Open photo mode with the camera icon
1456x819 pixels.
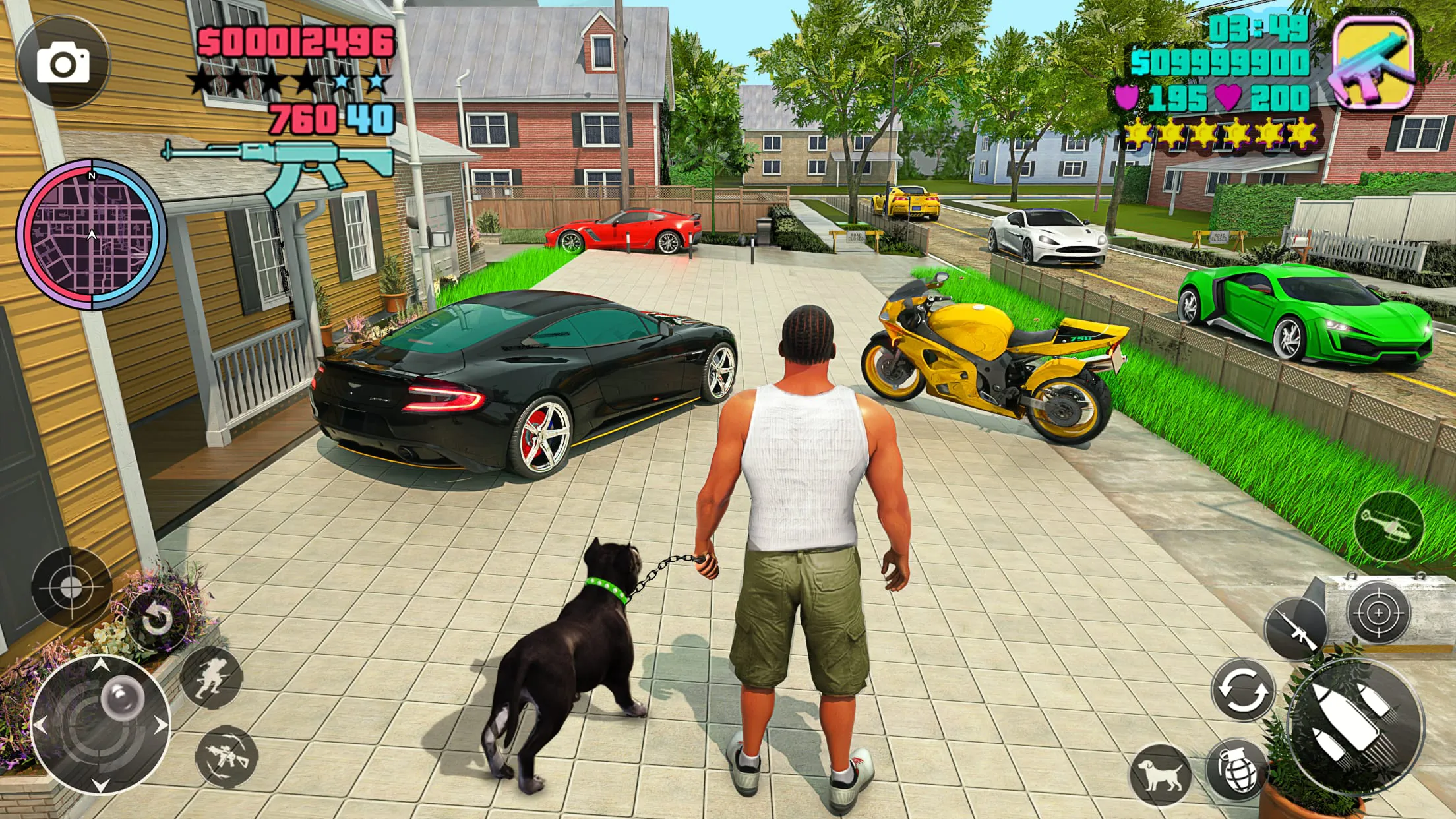(63, 63)
